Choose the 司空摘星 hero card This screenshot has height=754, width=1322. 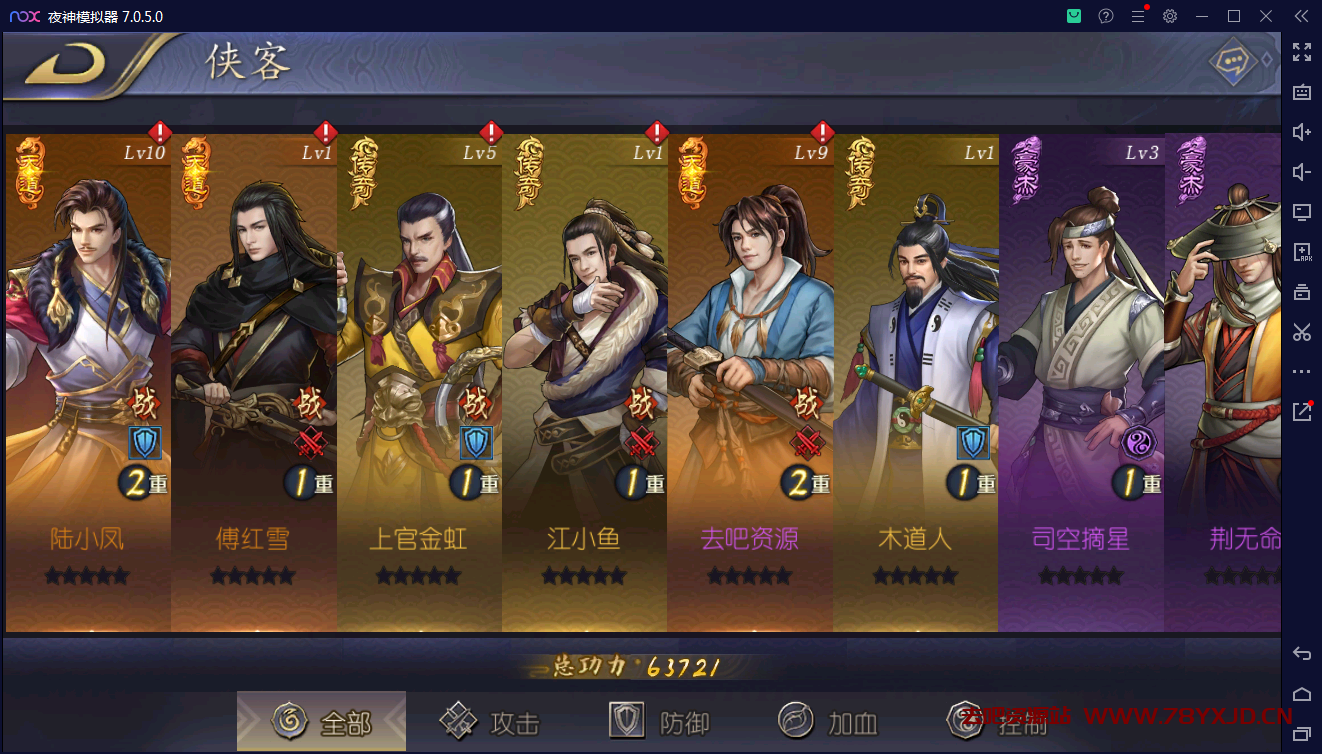1081,380
